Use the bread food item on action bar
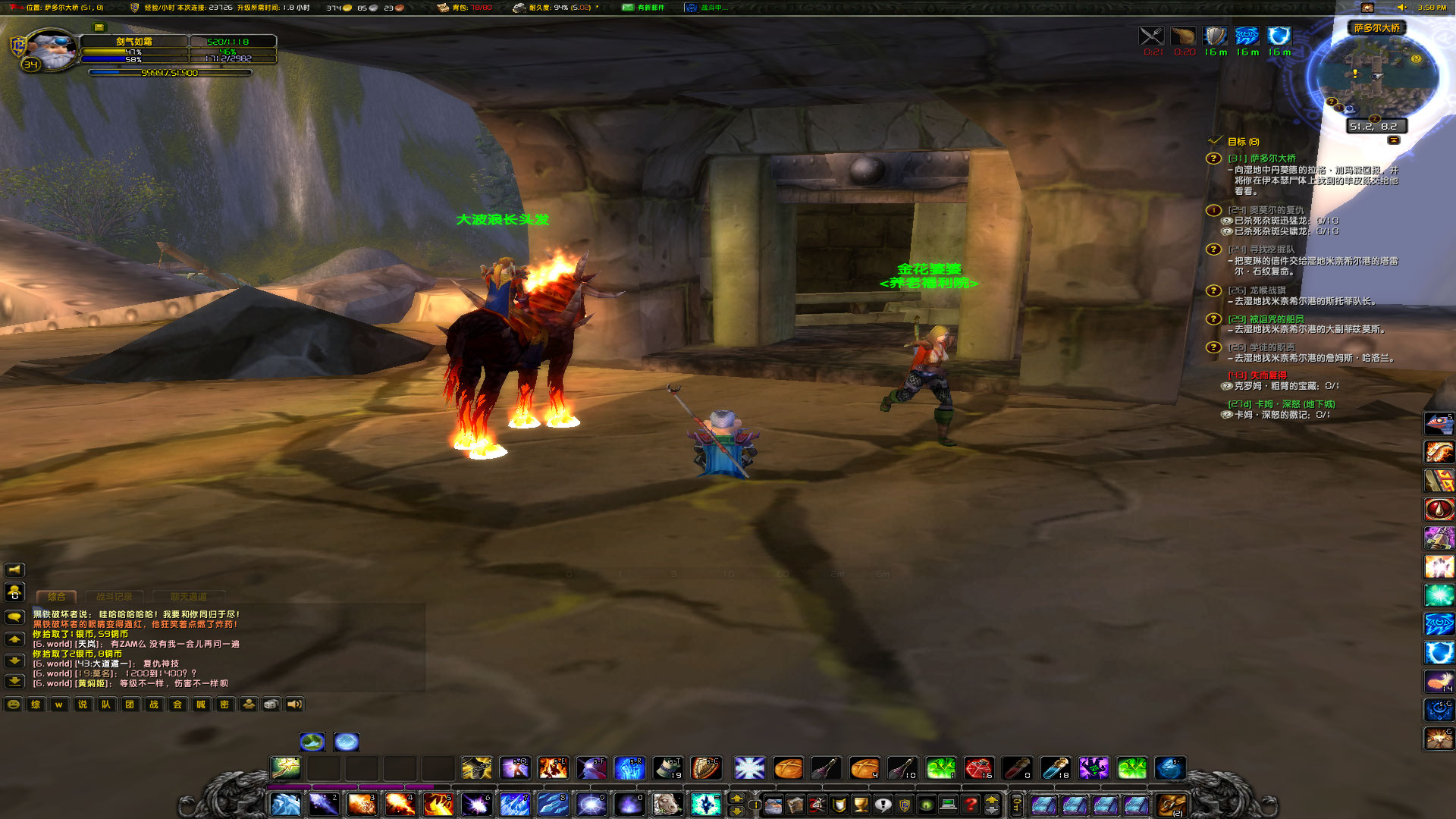Screen dimensions: 1456x819 point(789,769)
